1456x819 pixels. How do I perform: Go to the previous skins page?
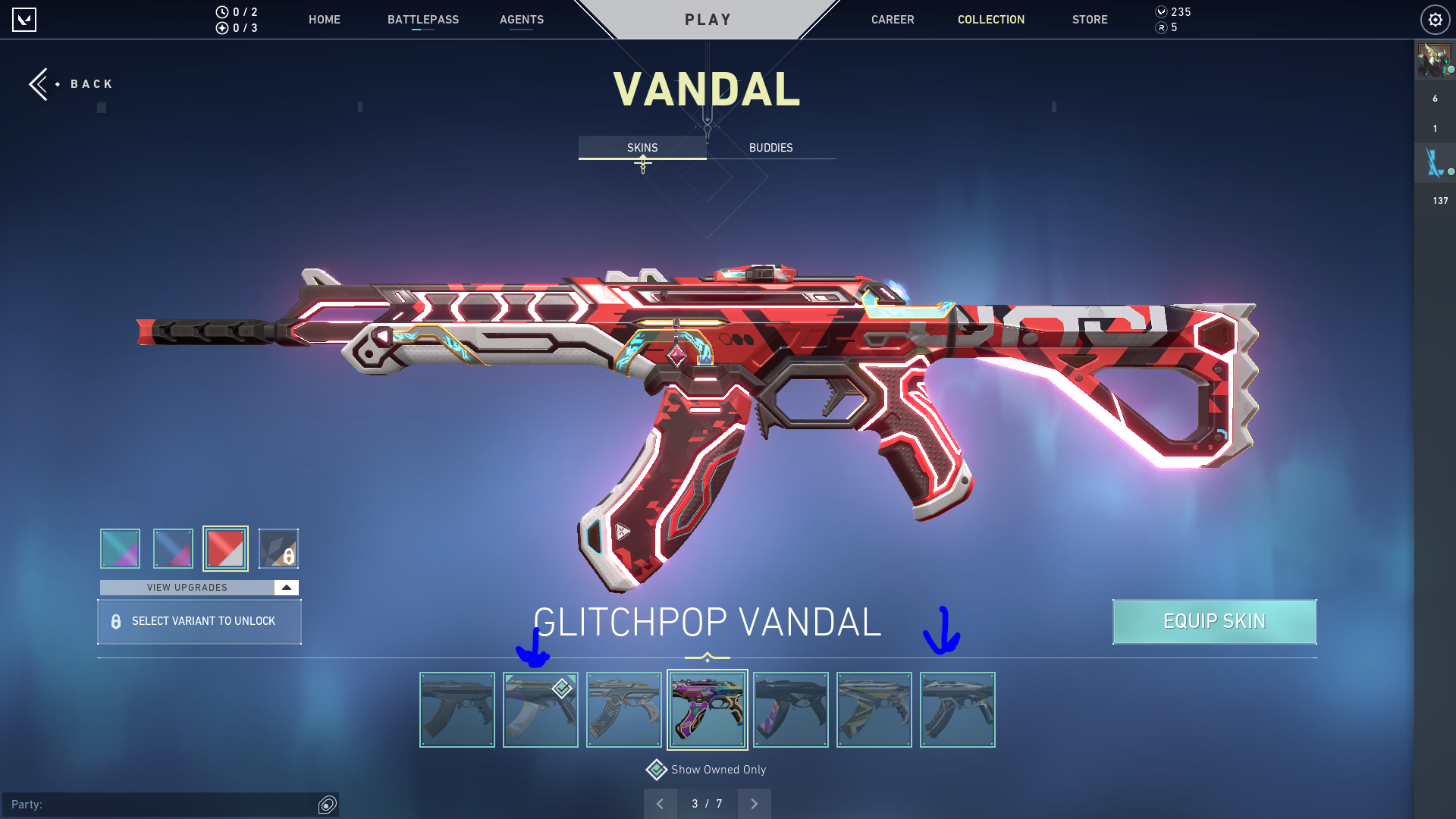[661, 803]
